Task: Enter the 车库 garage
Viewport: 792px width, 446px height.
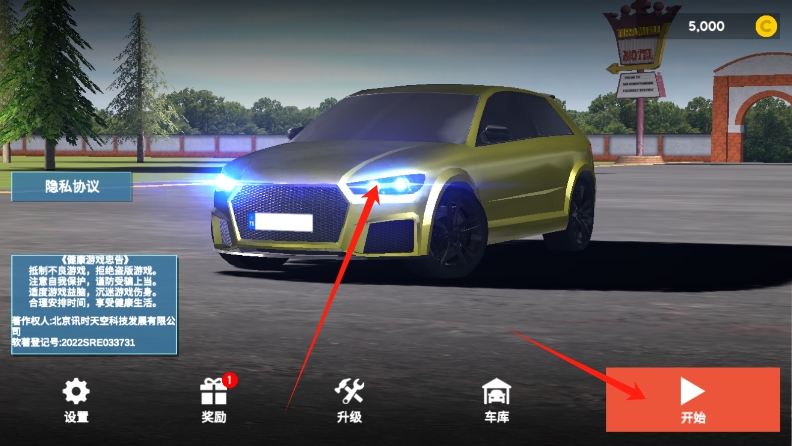Action: pos(496,400)
